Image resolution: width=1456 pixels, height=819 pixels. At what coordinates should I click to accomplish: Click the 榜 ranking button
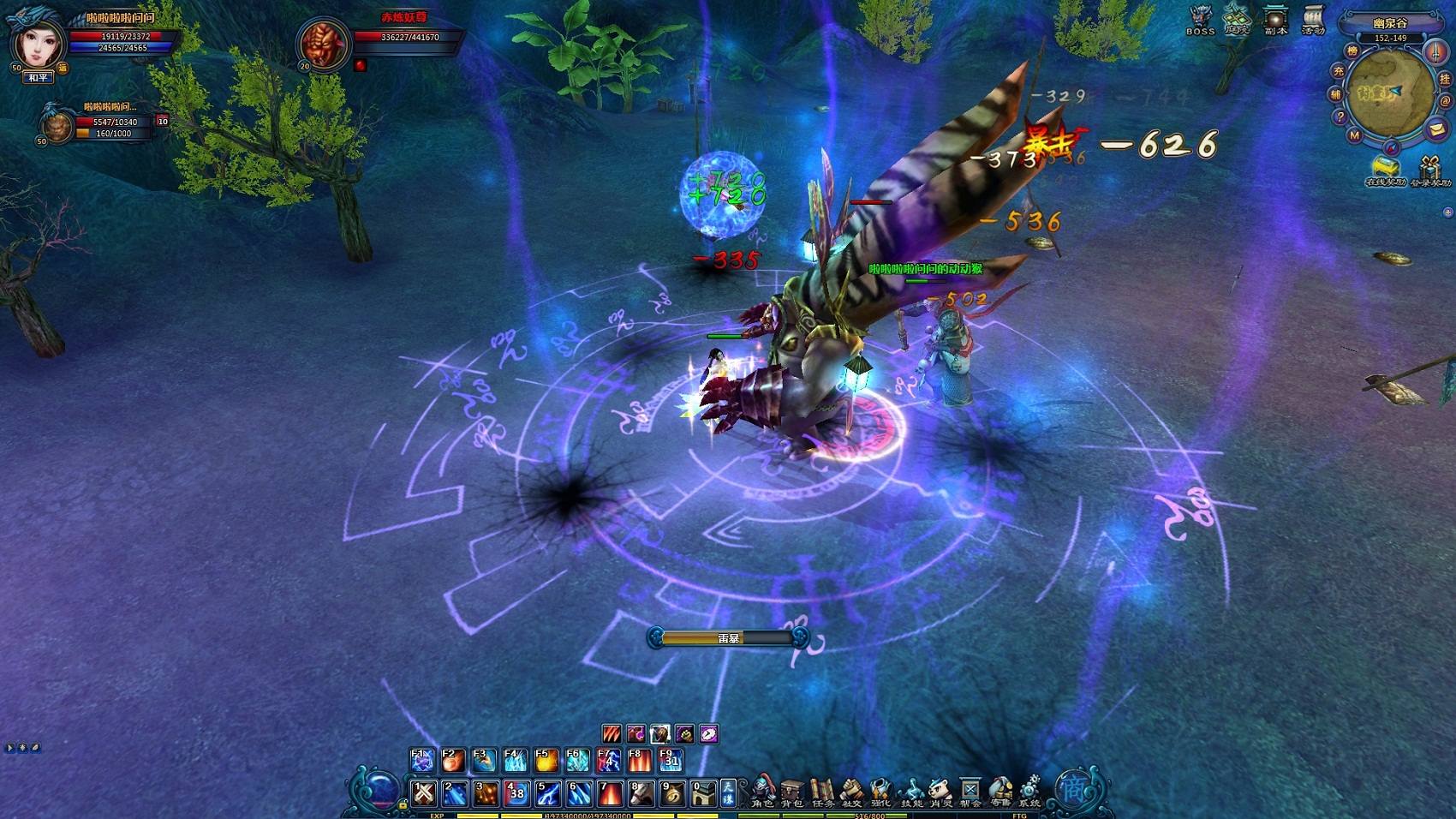[1352, 51]
